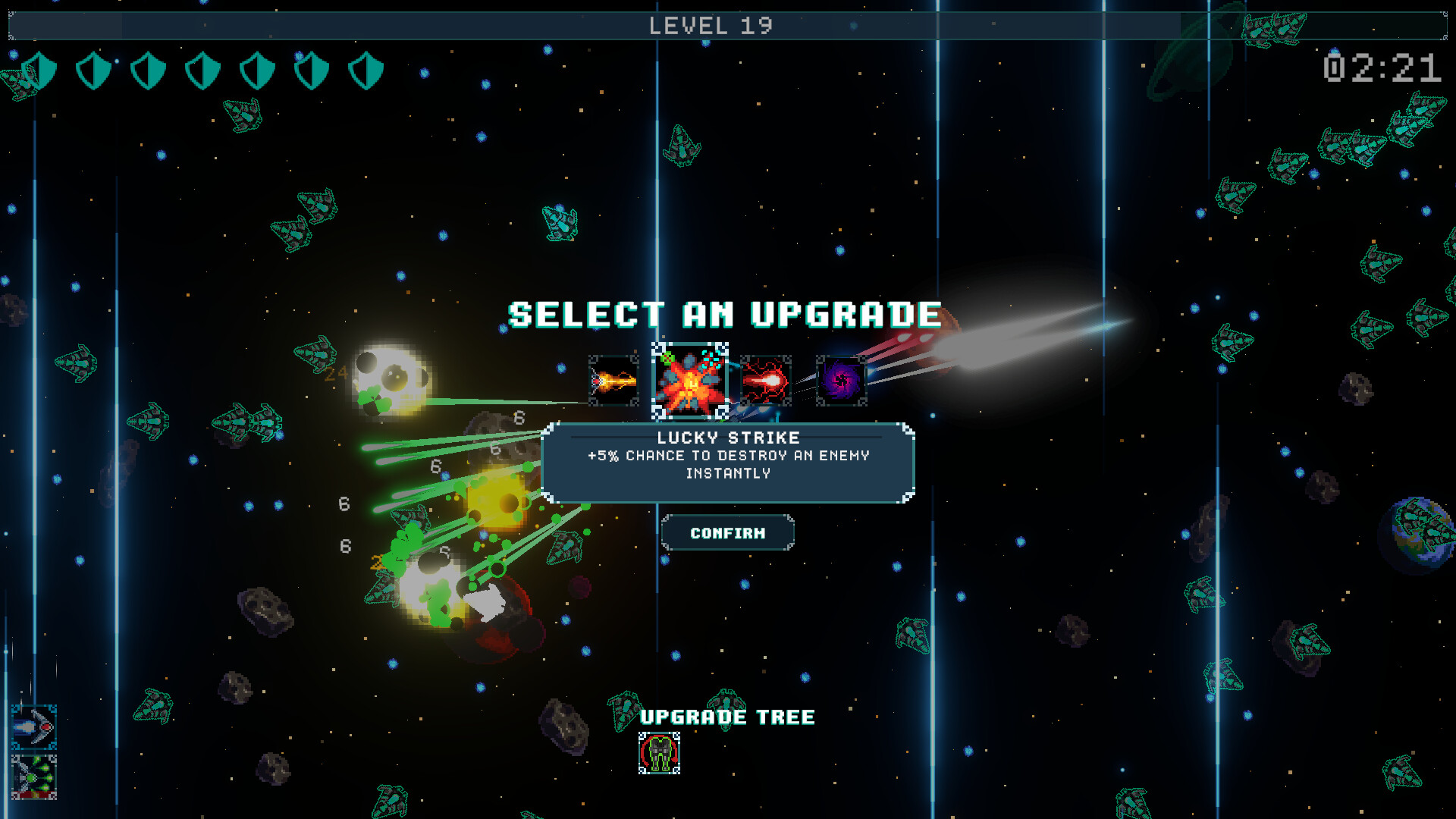Viewport: 1456px width, 819px height.
Task: Open the UPGRADE TREE
Action: point(728,716)
